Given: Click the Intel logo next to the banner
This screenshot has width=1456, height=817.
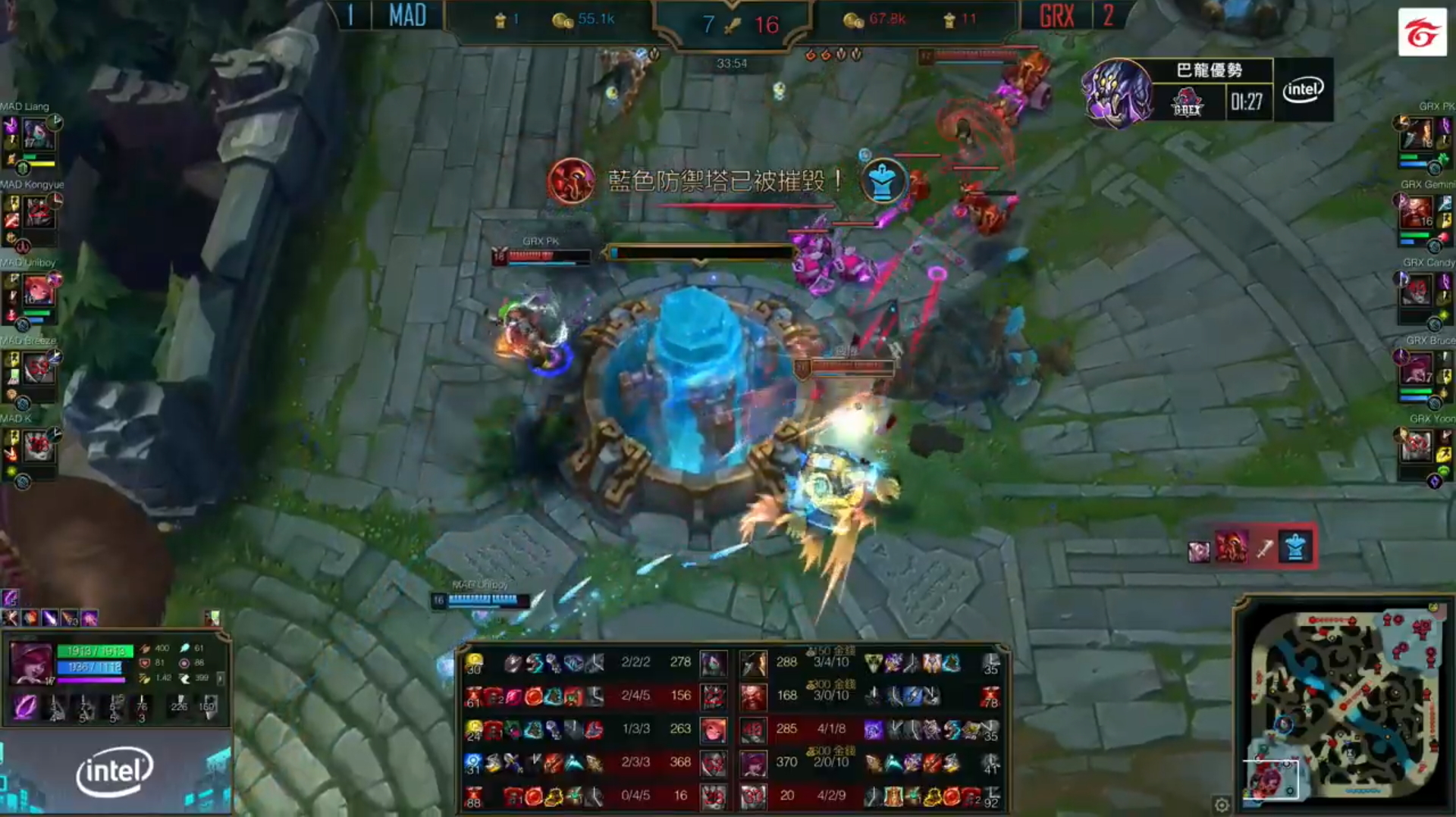Looking at the screenshot, I should pyautogui.click(x=1301, y=90).
